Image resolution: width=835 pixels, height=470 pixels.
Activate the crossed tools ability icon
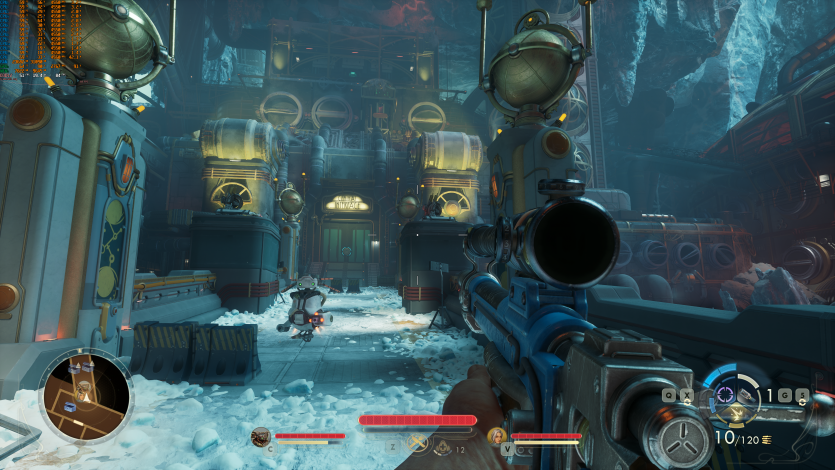pos(418,443)
